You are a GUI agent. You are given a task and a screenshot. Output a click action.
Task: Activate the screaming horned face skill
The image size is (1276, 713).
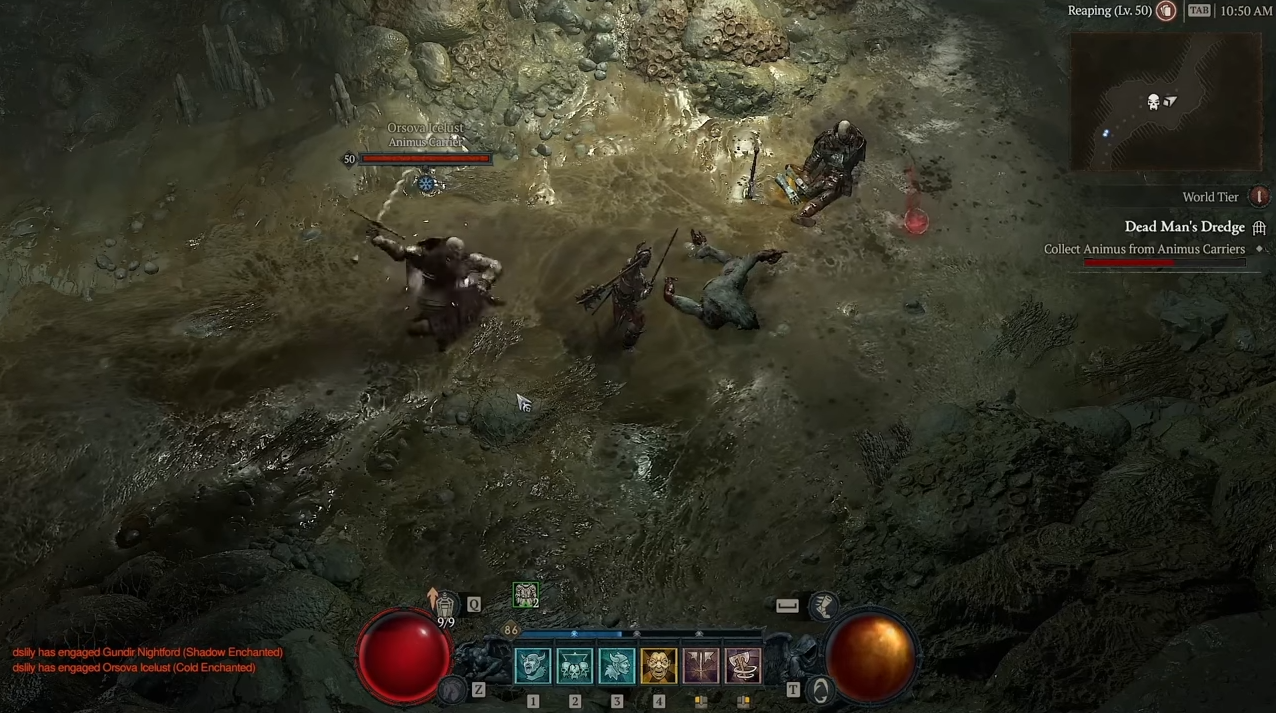pyautogui.click(x=532, y=666)
